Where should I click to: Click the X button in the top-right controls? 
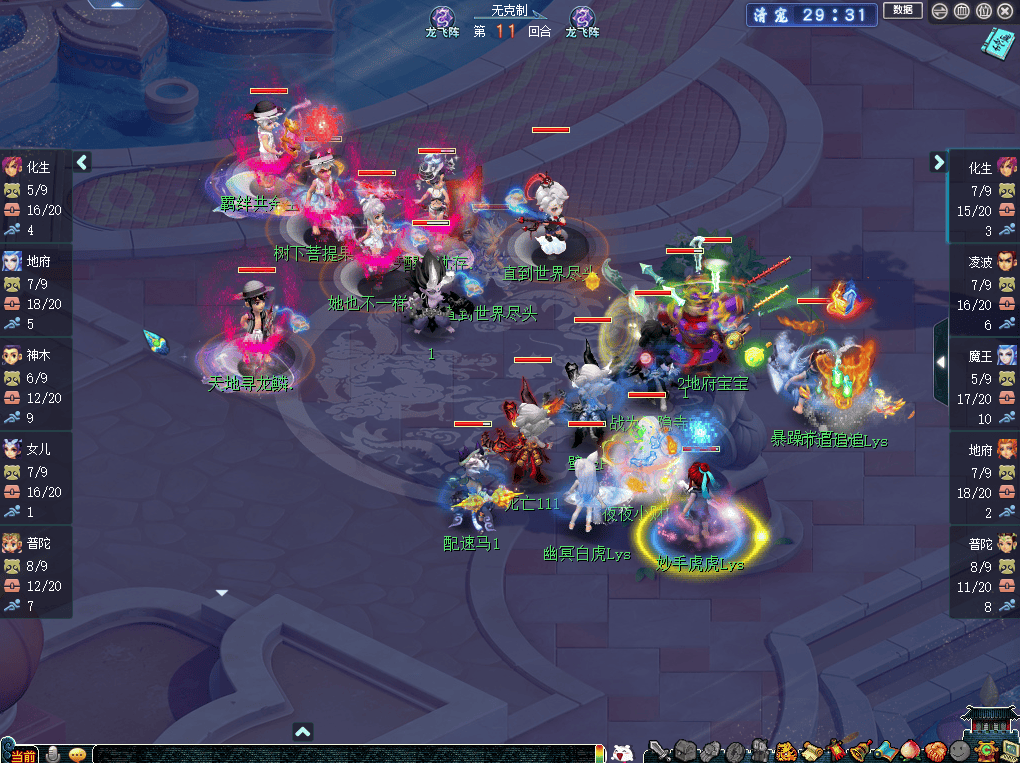point(1005,11)
